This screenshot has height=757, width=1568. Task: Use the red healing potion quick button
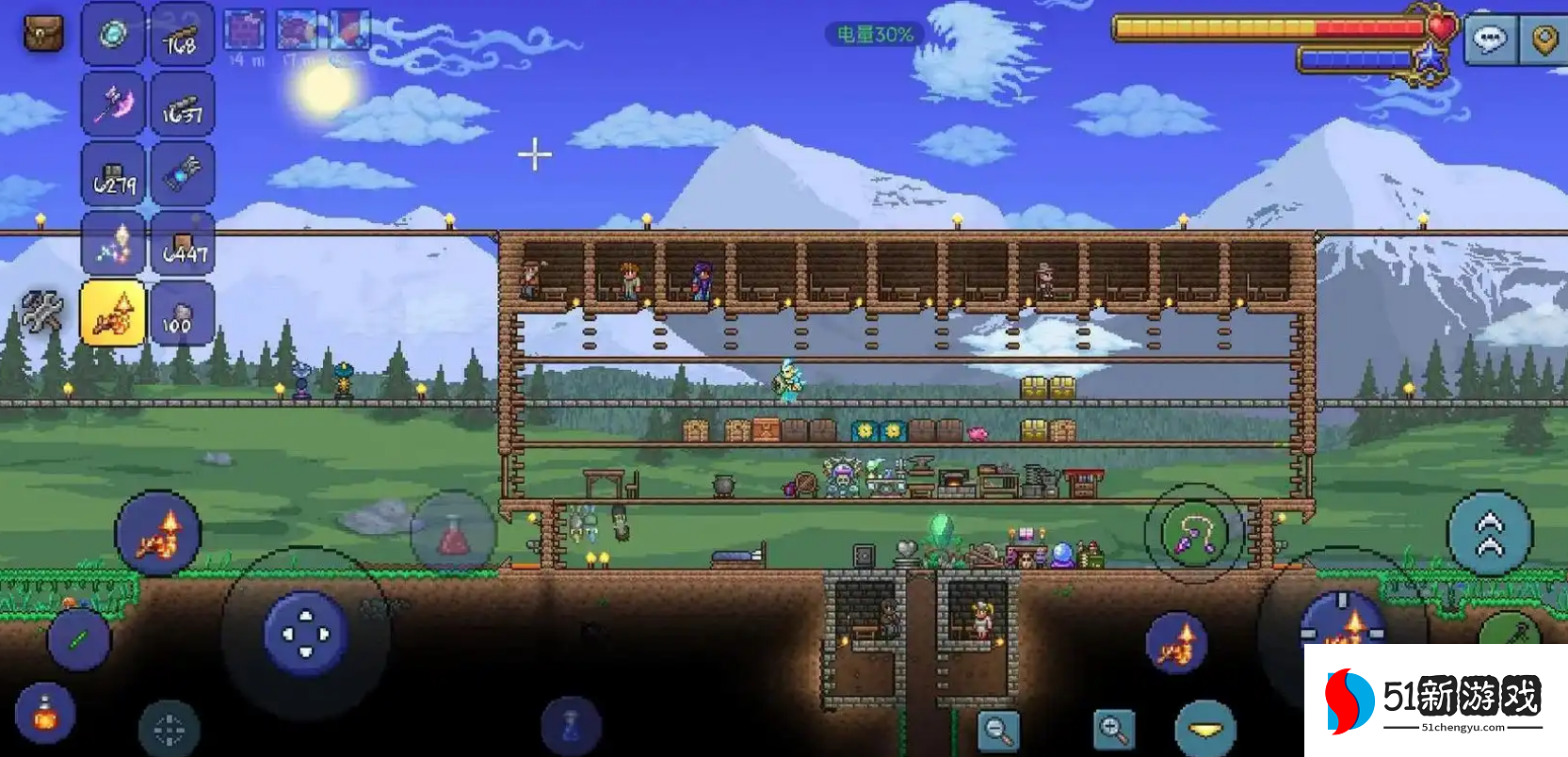[453, 534]
